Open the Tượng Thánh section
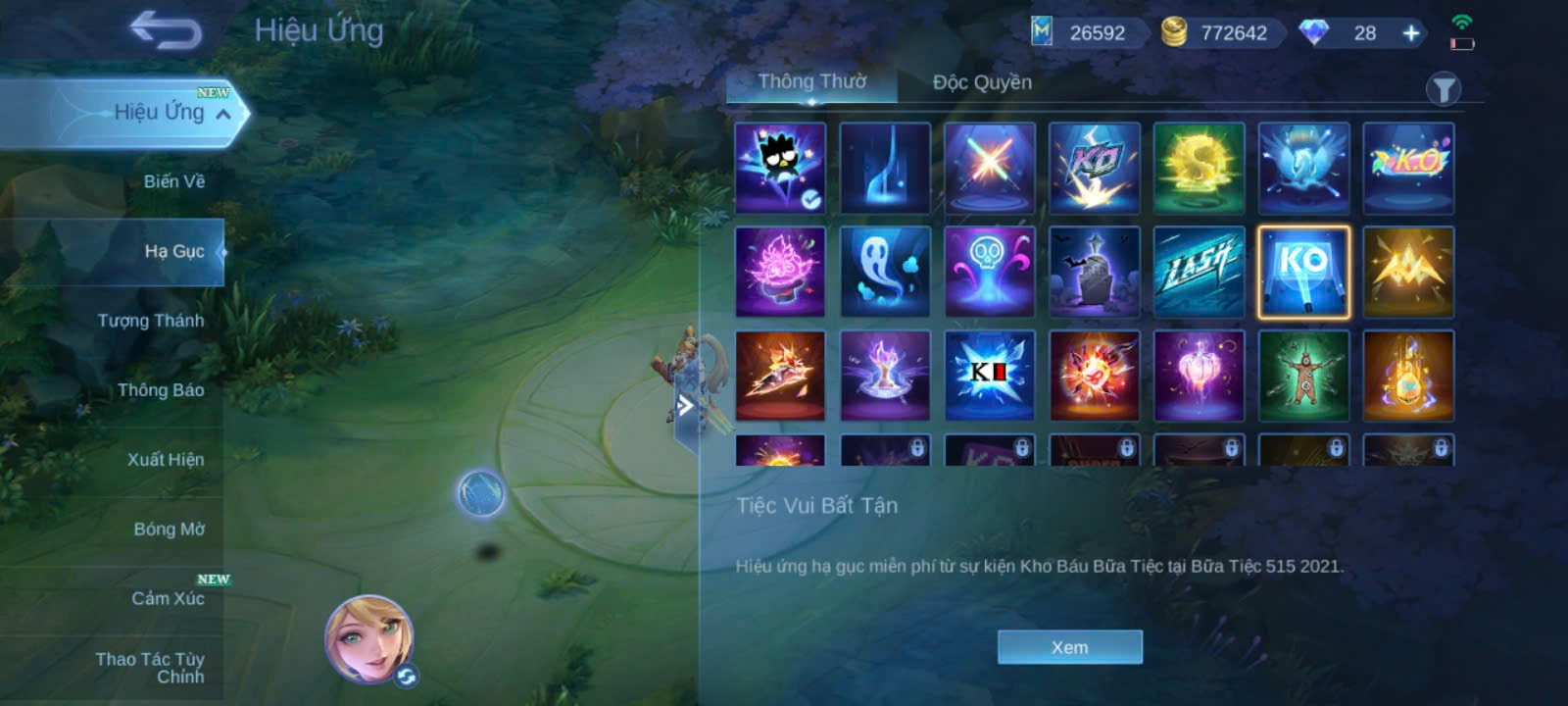The height and width of the screenshot is (706, 1568). (x=150, y=321)
